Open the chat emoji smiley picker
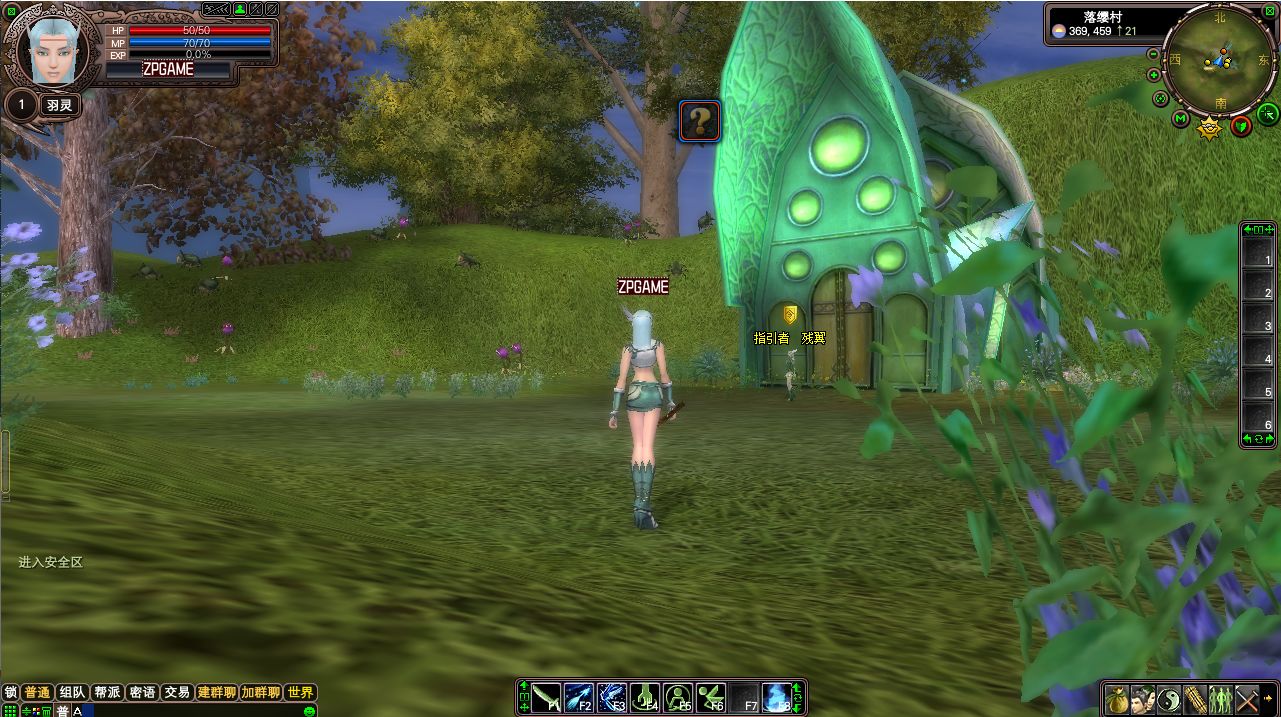Viewport: 1281px width, 717px height. coord(310,710)
